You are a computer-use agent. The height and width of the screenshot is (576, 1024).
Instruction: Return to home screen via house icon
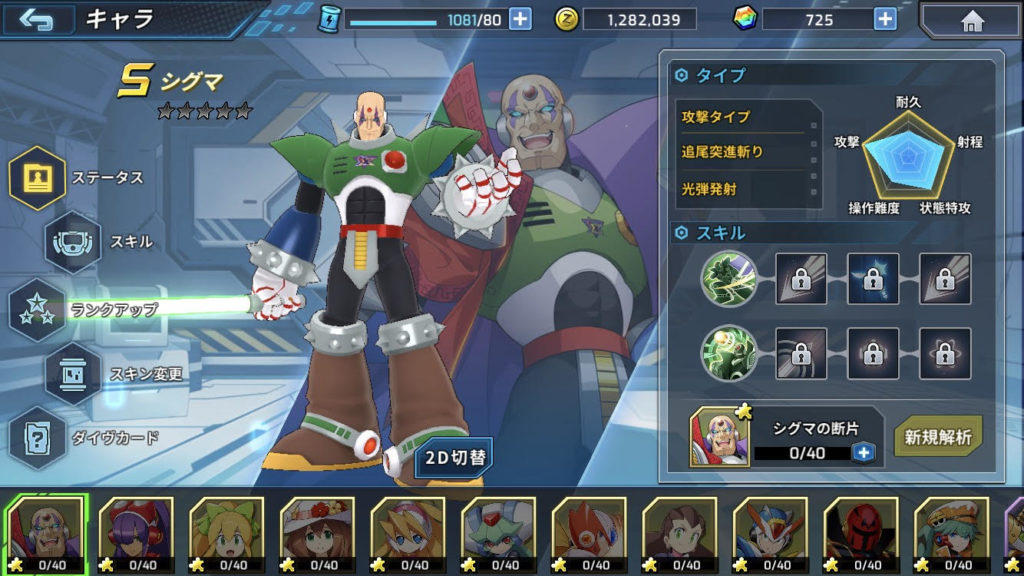pyautogui.click(x=970, y=20)
